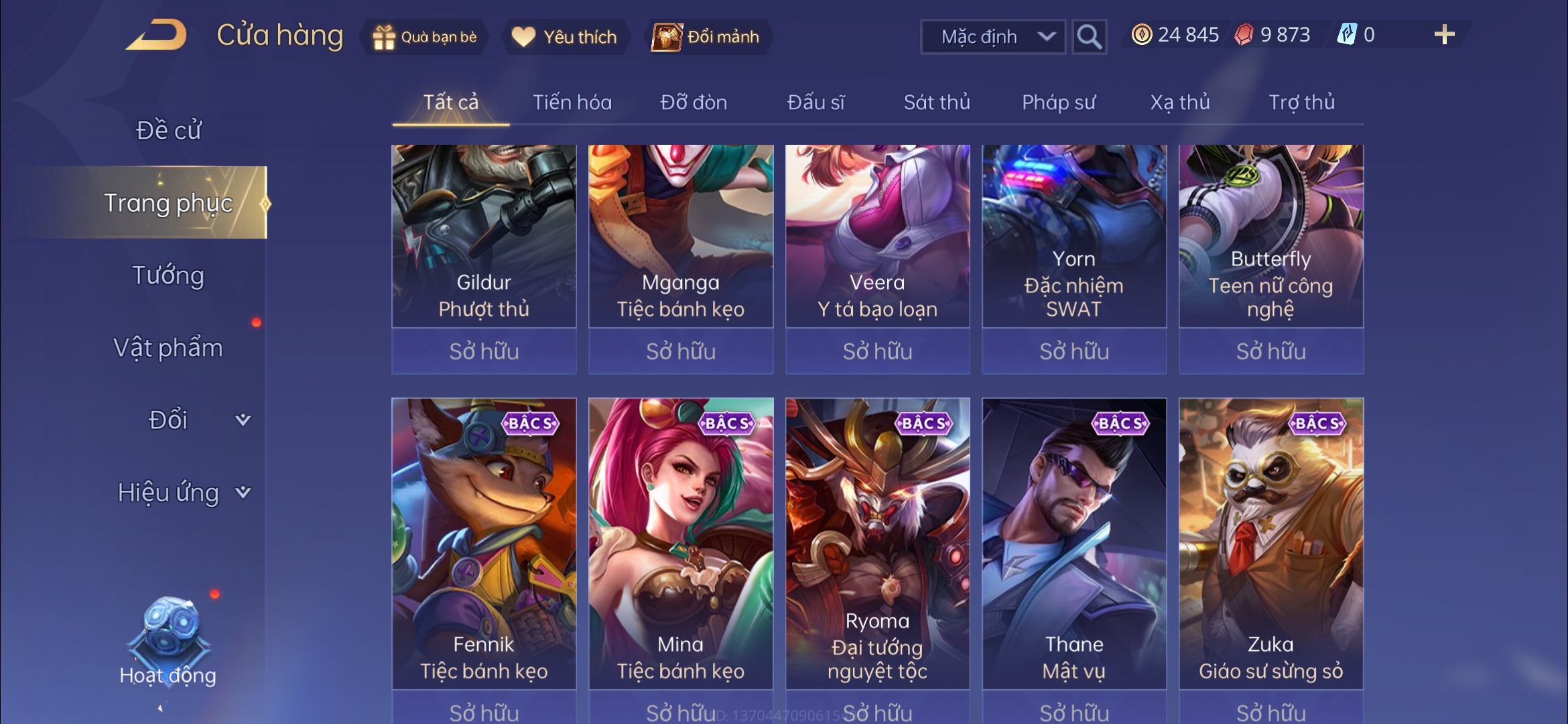1568x724 pixels.
Task: Switch to the Tiến hóa tab
Action: [x=572, y=102]
